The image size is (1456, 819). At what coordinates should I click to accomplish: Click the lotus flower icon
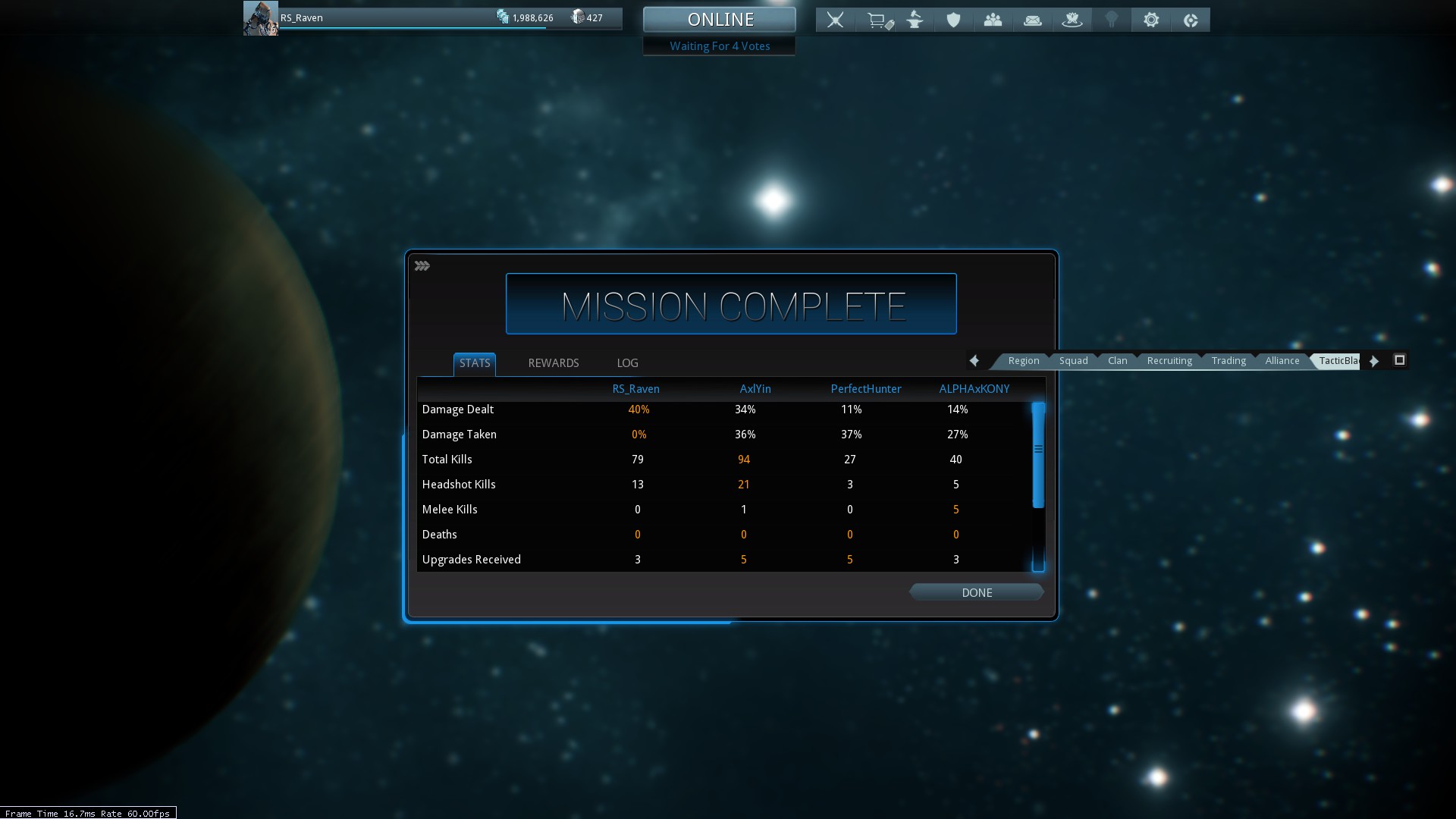[1072, 20]
